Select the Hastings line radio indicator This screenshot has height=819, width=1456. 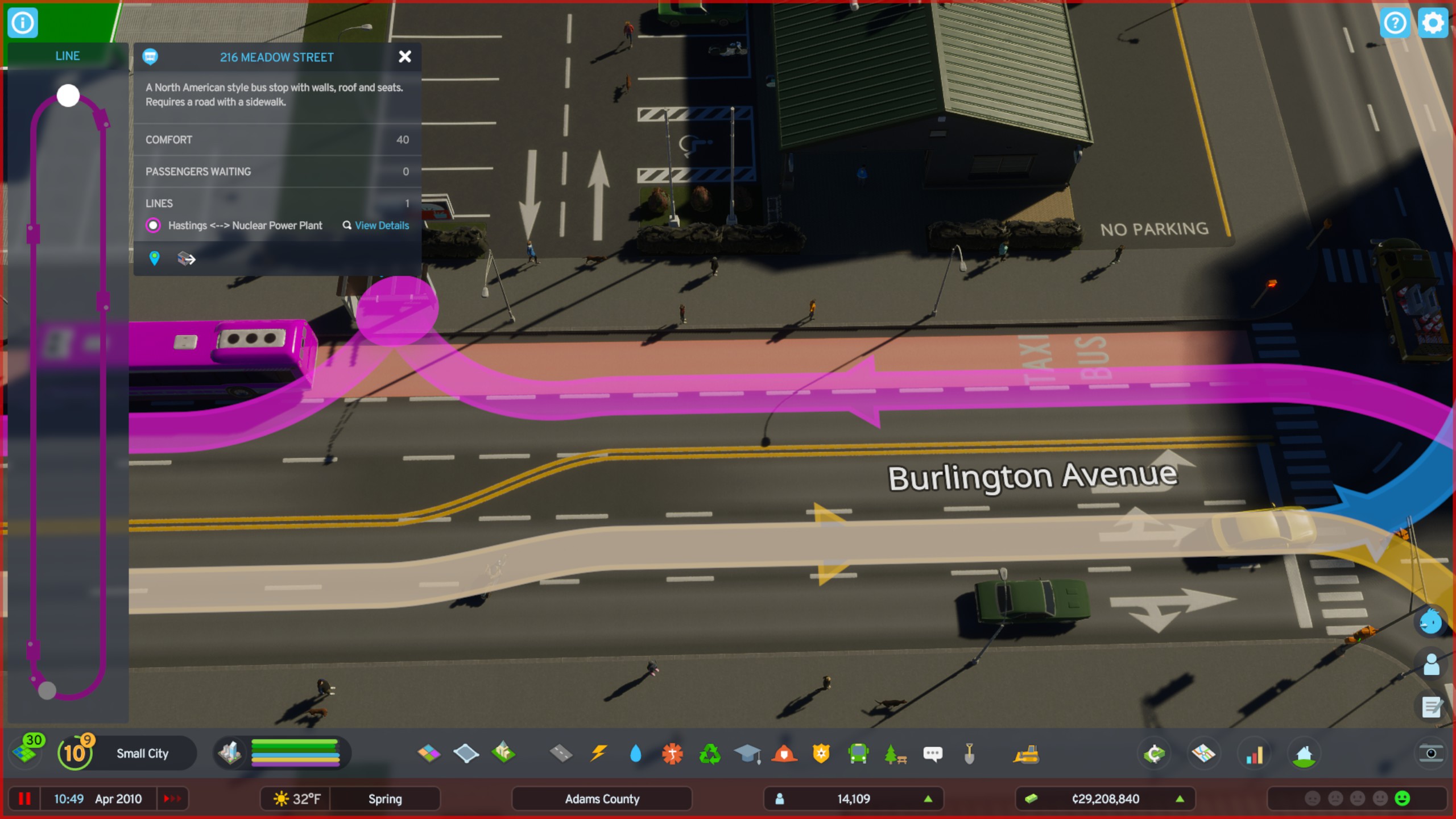pos(154,226)
